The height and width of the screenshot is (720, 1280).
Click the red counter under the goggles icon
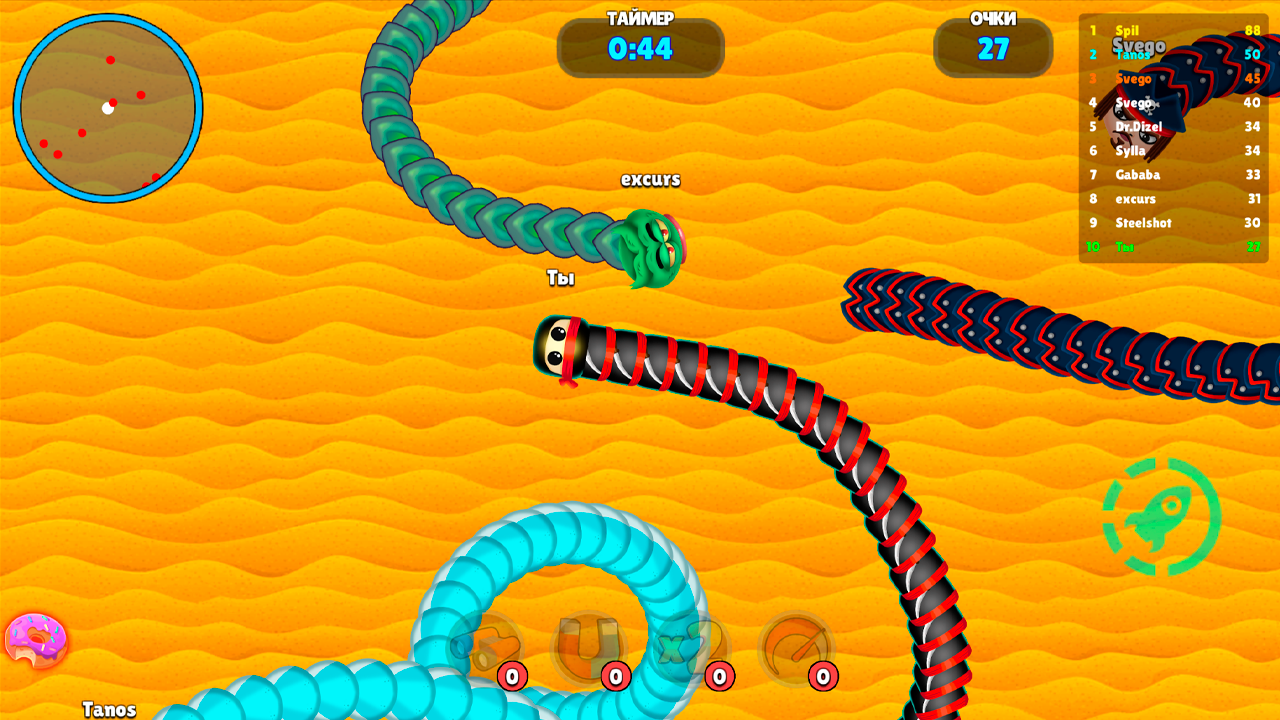click(512, 675)
